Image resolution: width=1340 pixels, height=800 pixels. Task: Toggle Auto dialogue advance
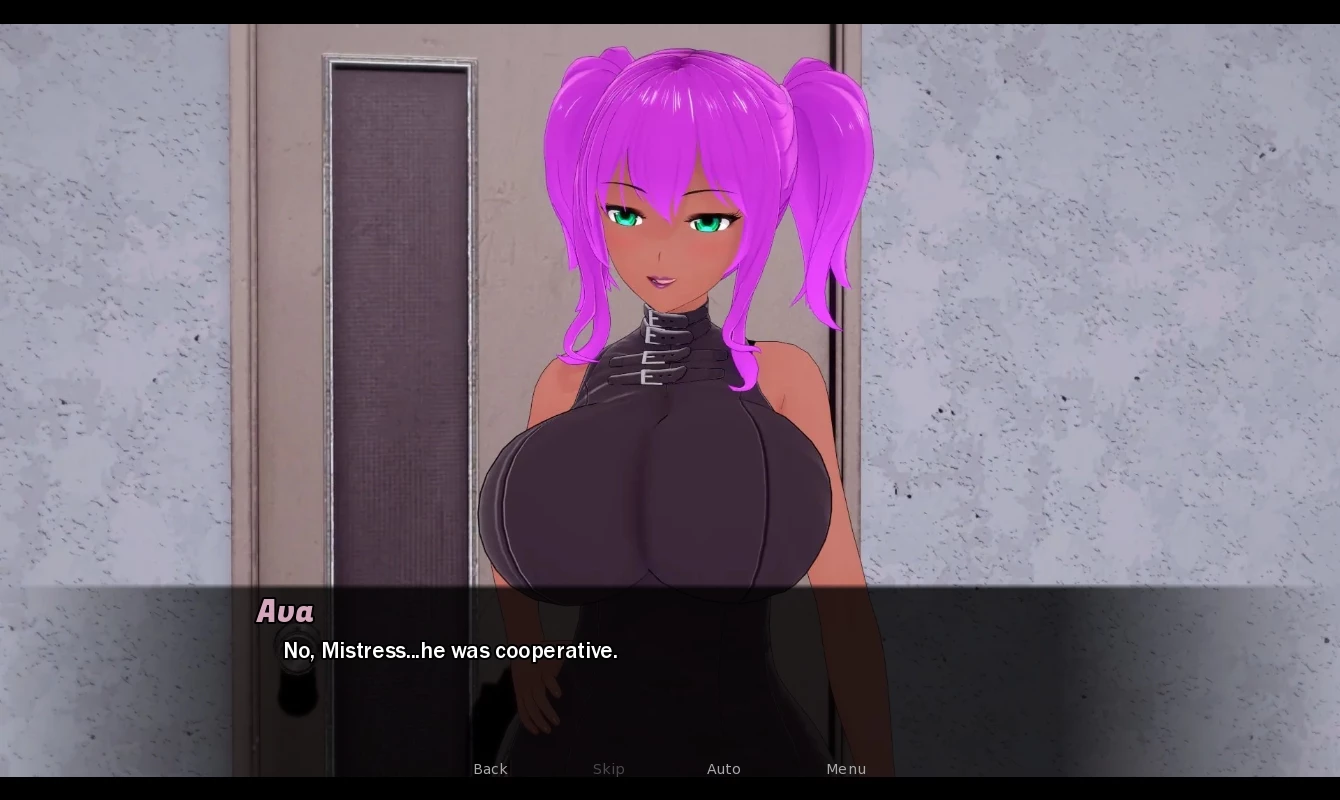(x=723, y=769)
